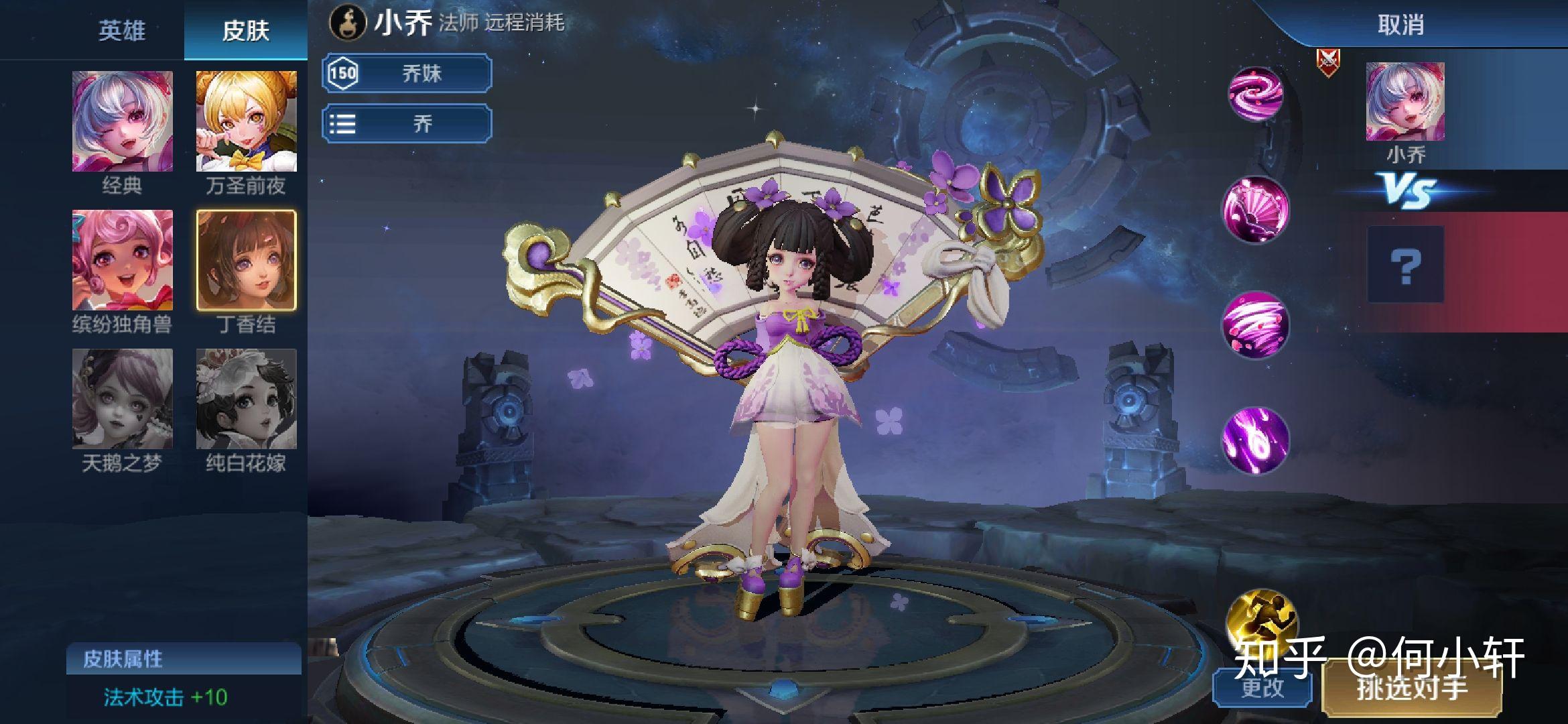The image size is (1568, 724).
Task: Show the purple meteor ultimate skill
Action: point(1256,440)
